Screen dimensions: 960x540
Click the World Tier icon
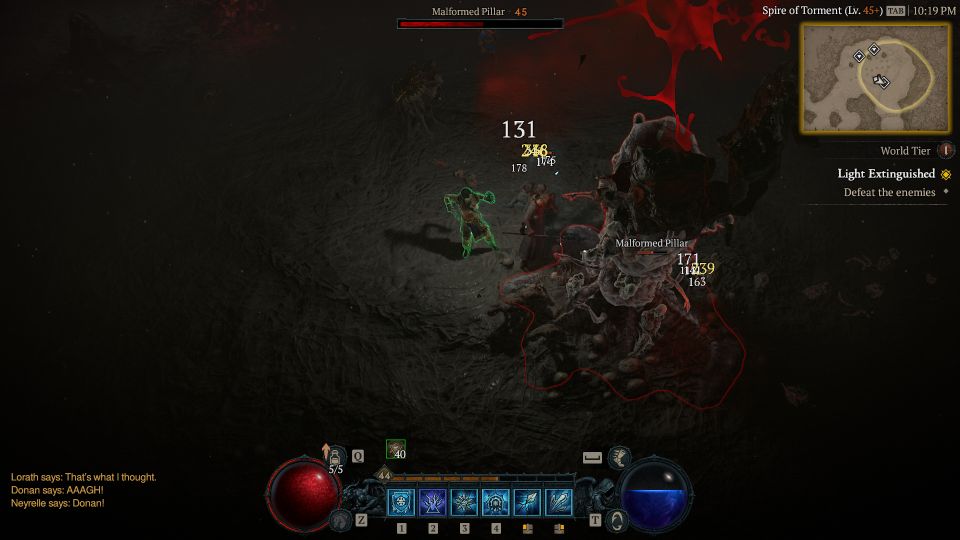pos(946,151)
